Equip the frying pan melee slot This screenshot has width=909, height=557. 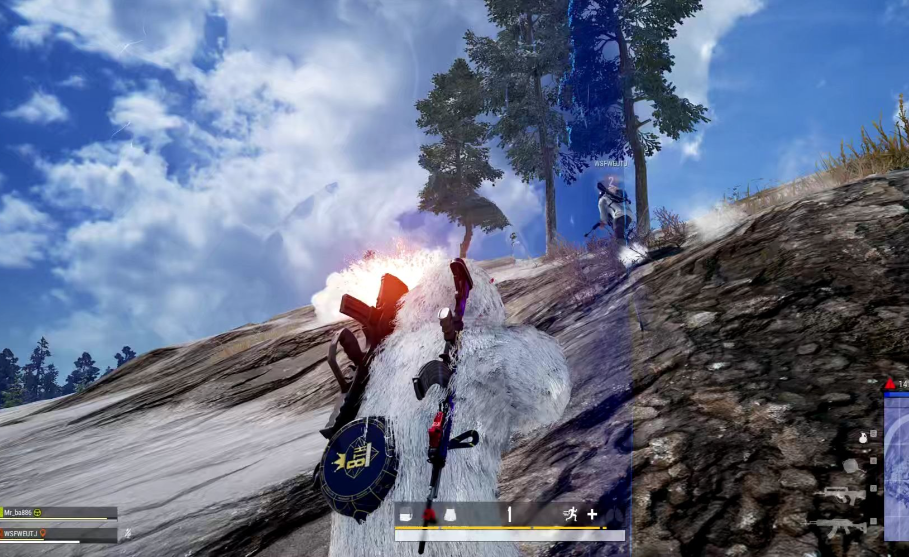(850, 465)
